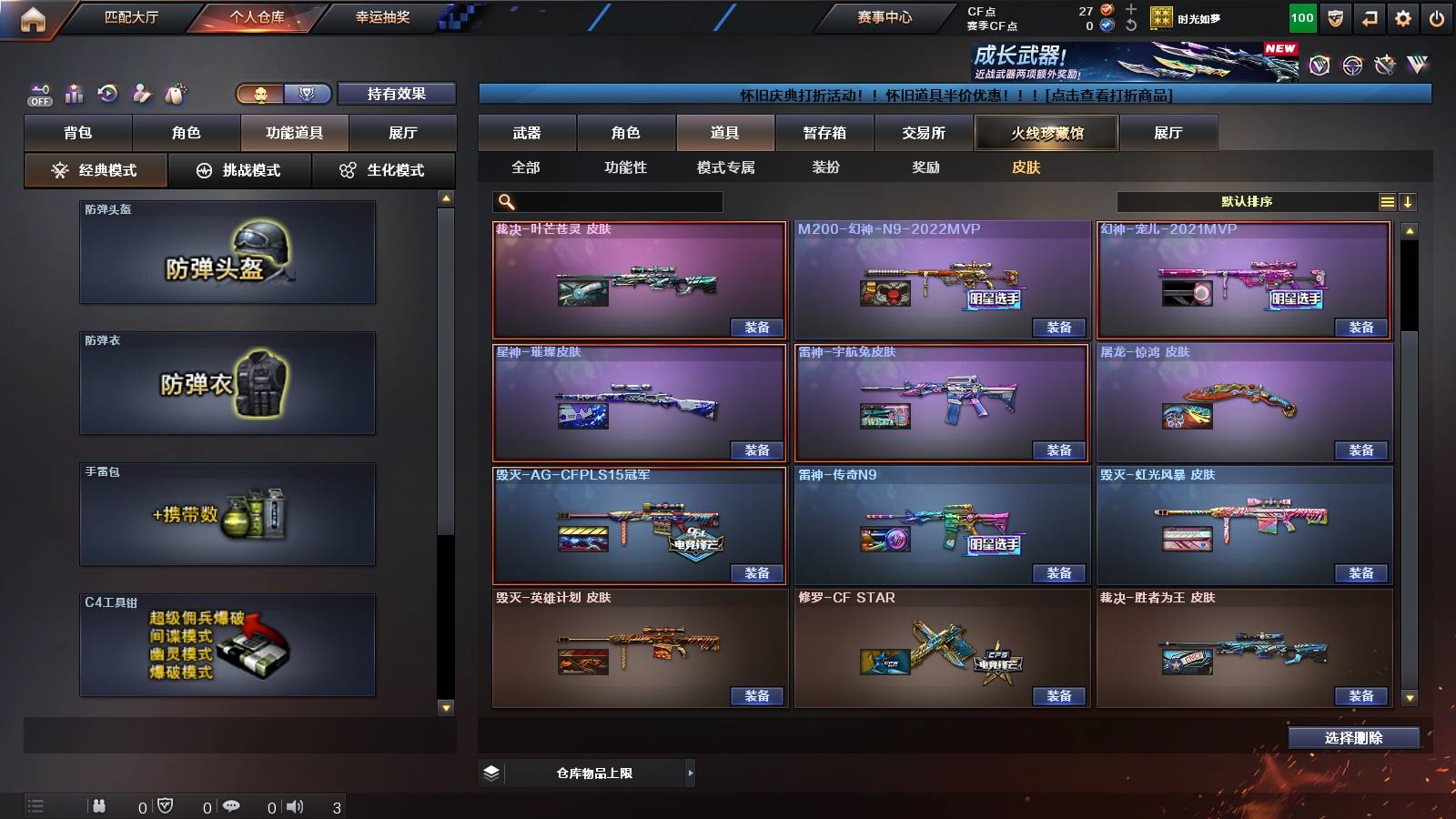The height and width of the screenshot is (819, 1456).
Task: Open the settings gear in the top-right
Action: (x=1402, y=16)
